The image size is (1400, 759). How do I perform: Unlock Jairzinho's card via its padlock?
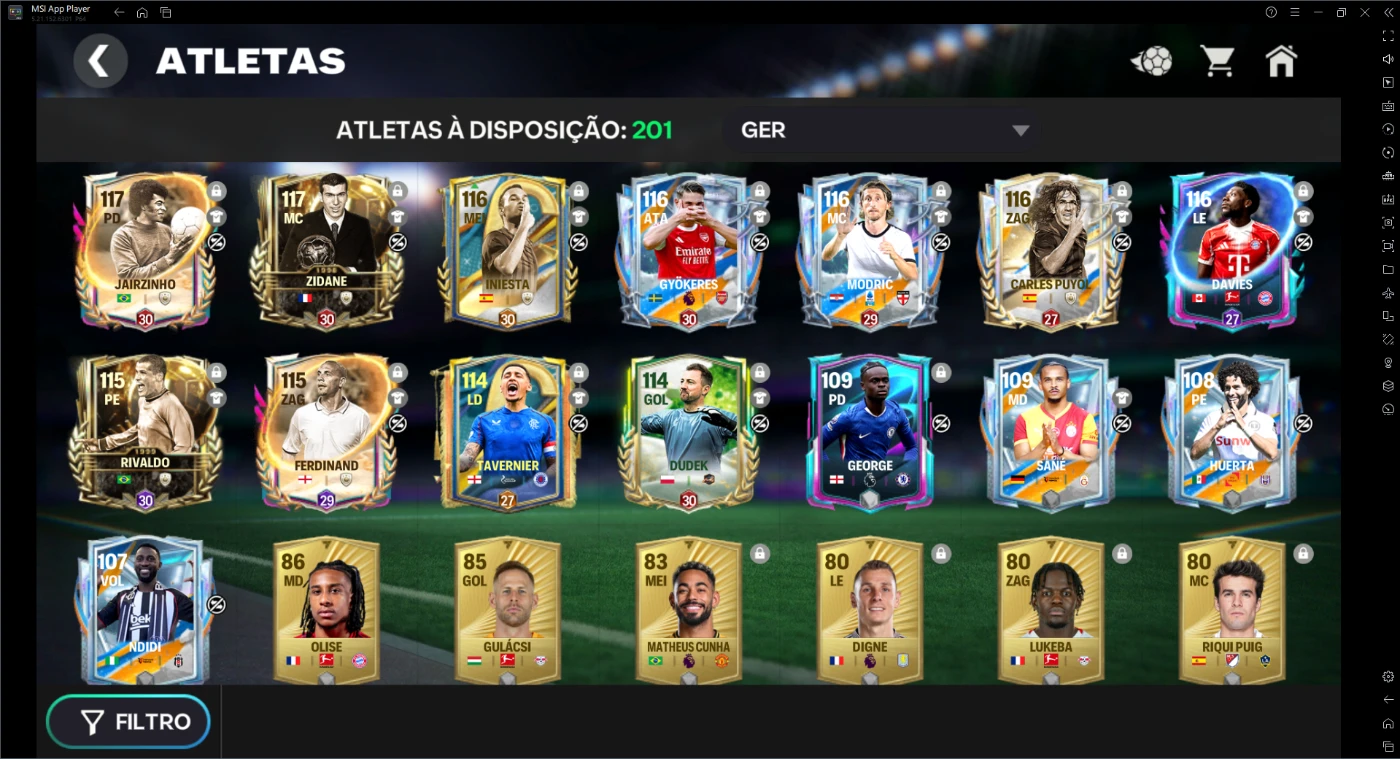coord(216,190)
